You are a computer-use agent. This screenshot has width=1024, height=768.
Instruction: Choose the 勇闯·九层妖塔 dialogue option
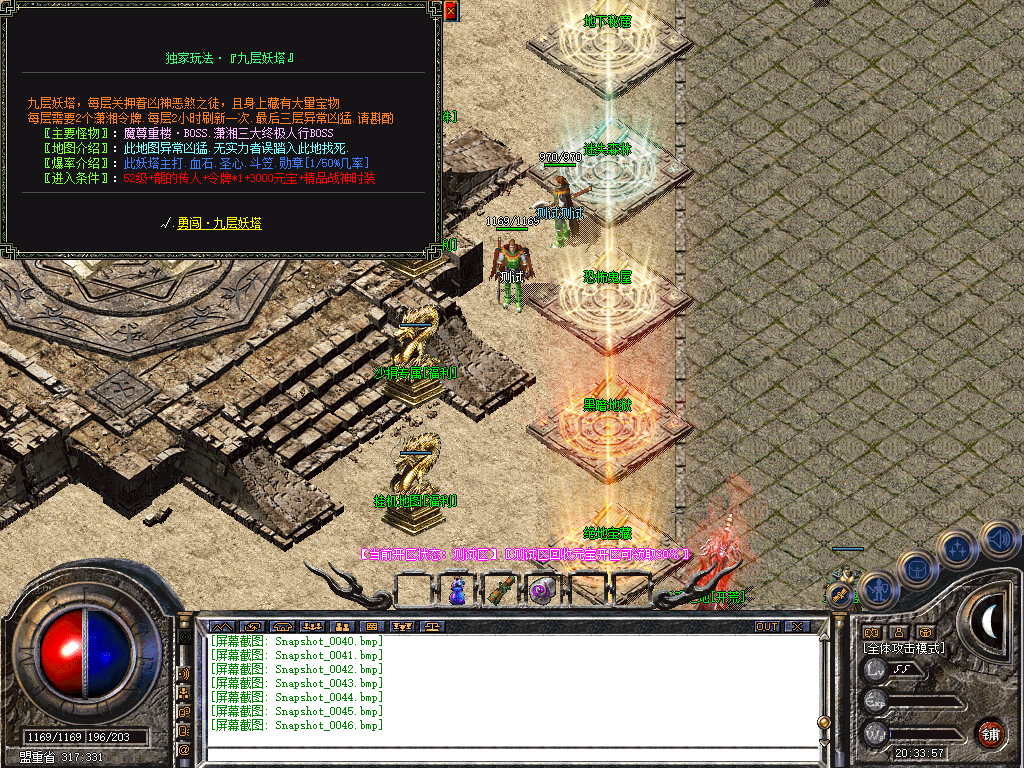pos(218,224)
